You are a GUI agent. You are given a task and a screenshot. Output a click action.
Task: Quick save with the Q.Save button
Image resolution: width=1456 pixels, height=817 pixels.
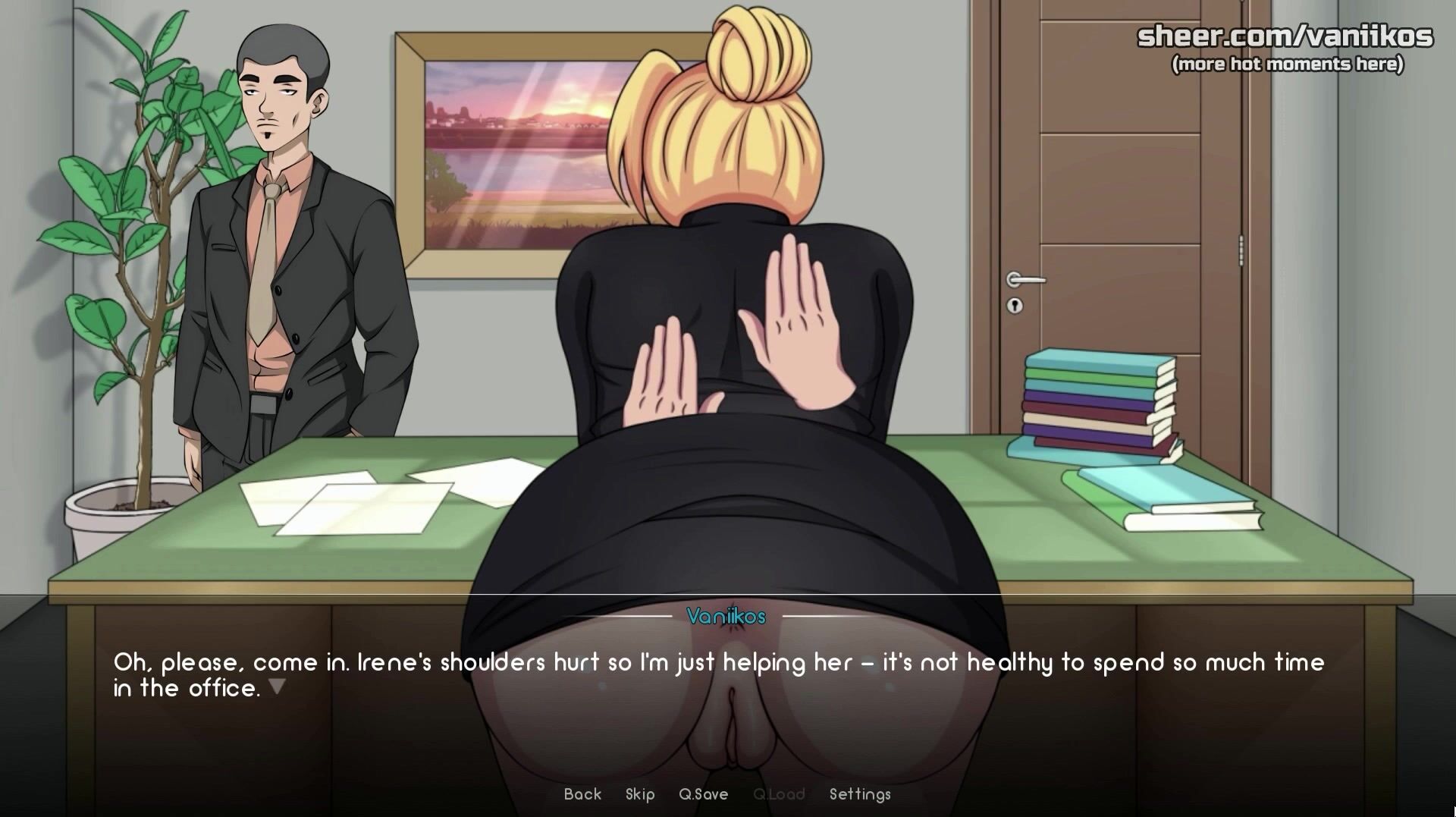click(703, 794)
